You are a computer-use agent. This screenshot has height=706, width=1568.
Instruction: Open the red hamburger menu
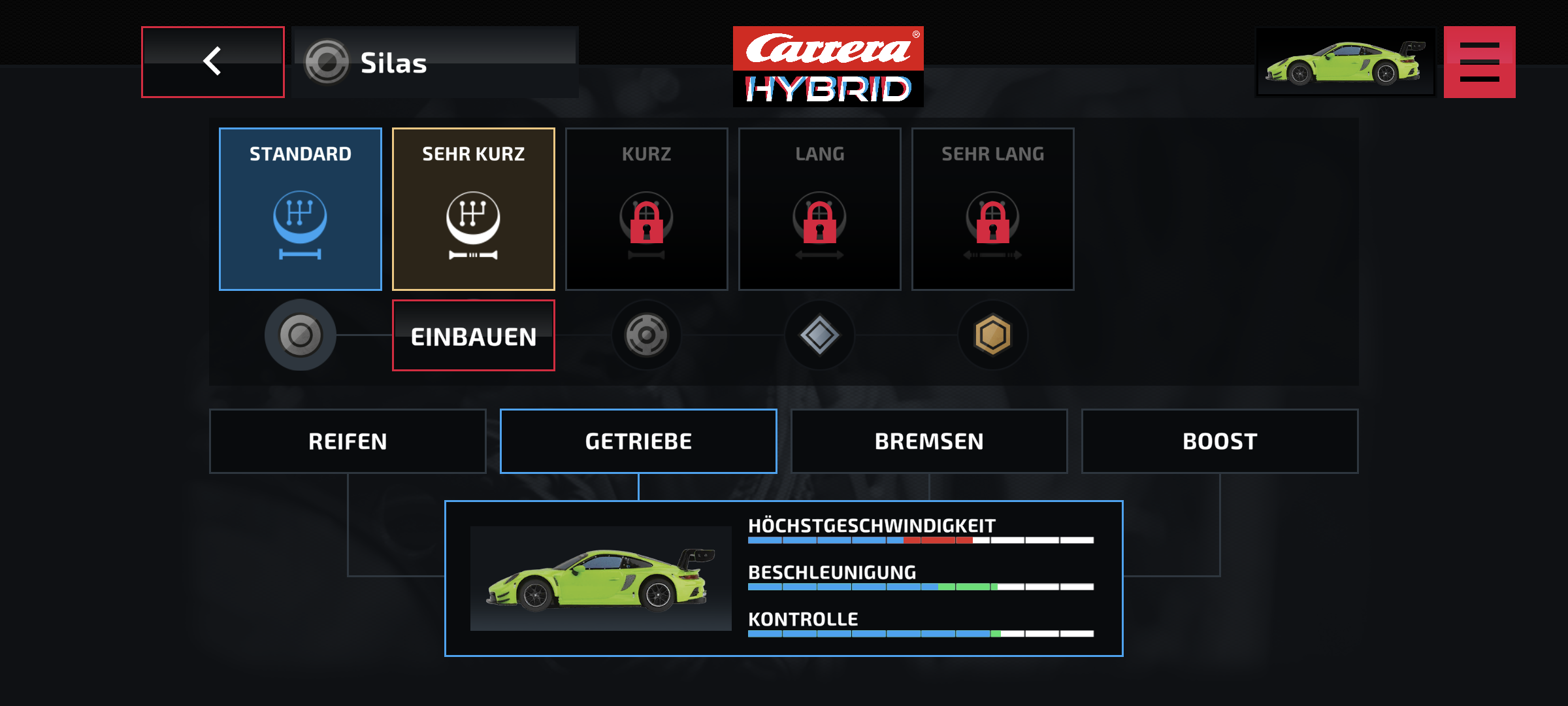pos(1479,62)
